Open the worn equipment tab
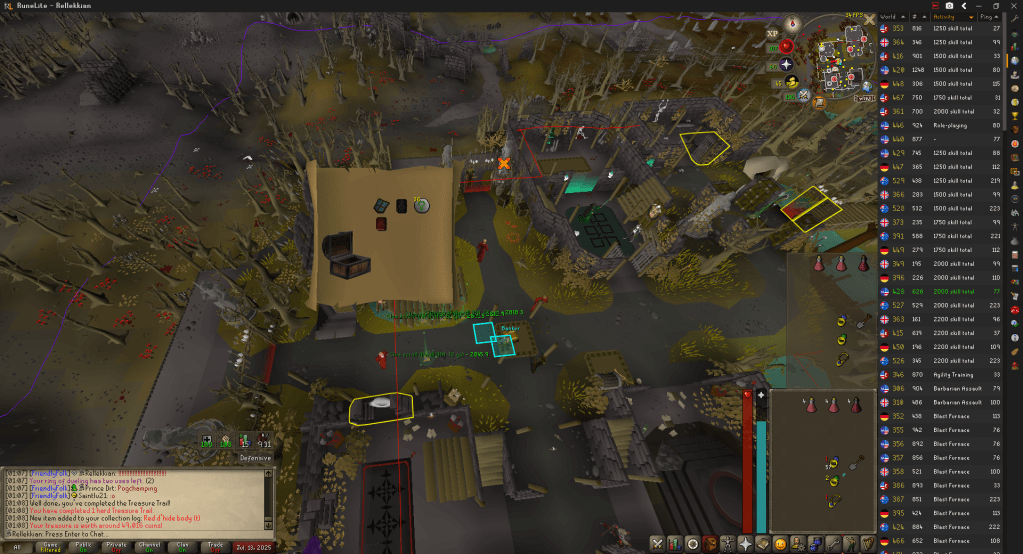 click(x=727, y=543)
